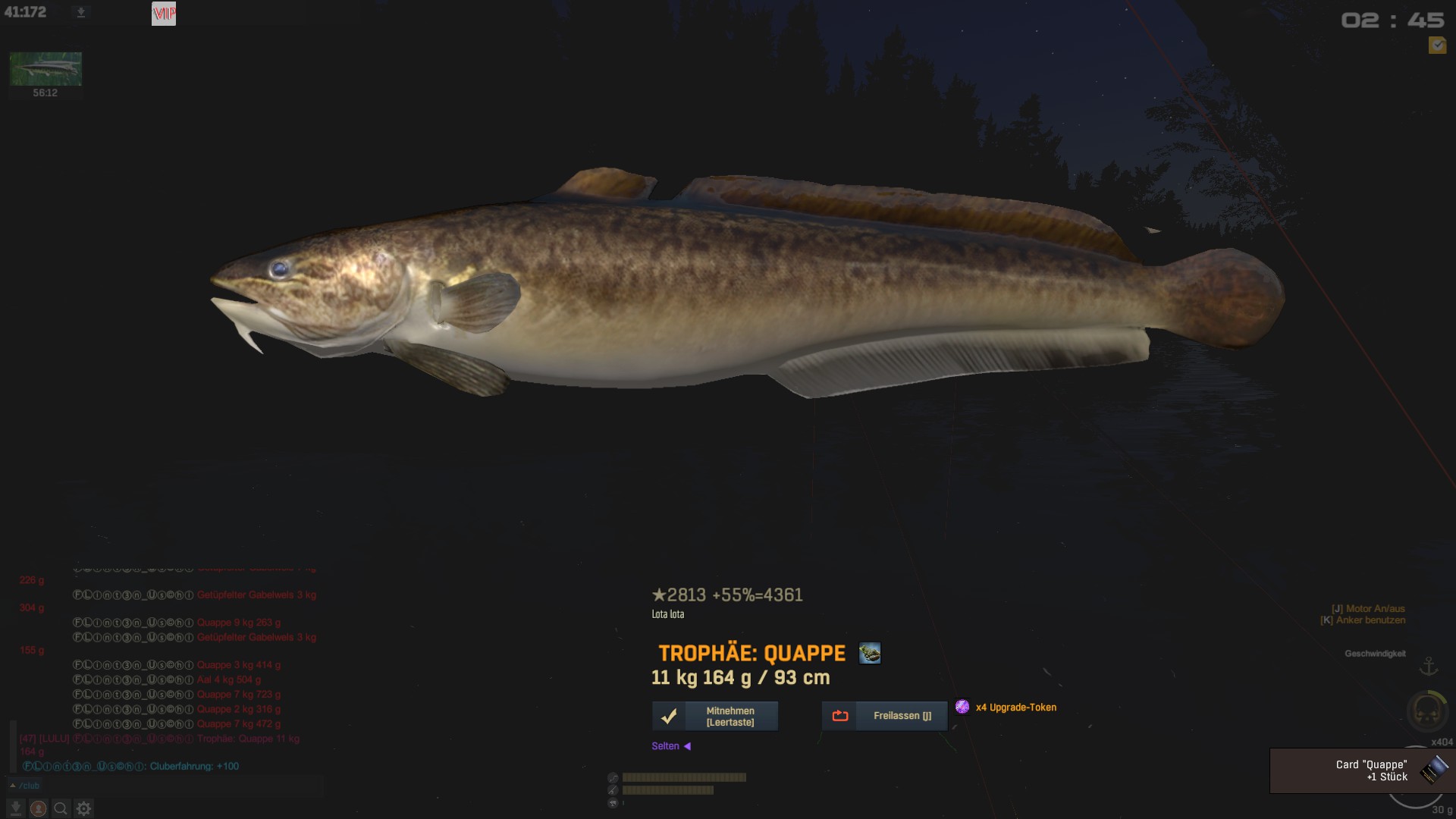Open the chat search magnifier icon
The width and height of the screenshot is (1456, 819).
[x=61, y=808]
